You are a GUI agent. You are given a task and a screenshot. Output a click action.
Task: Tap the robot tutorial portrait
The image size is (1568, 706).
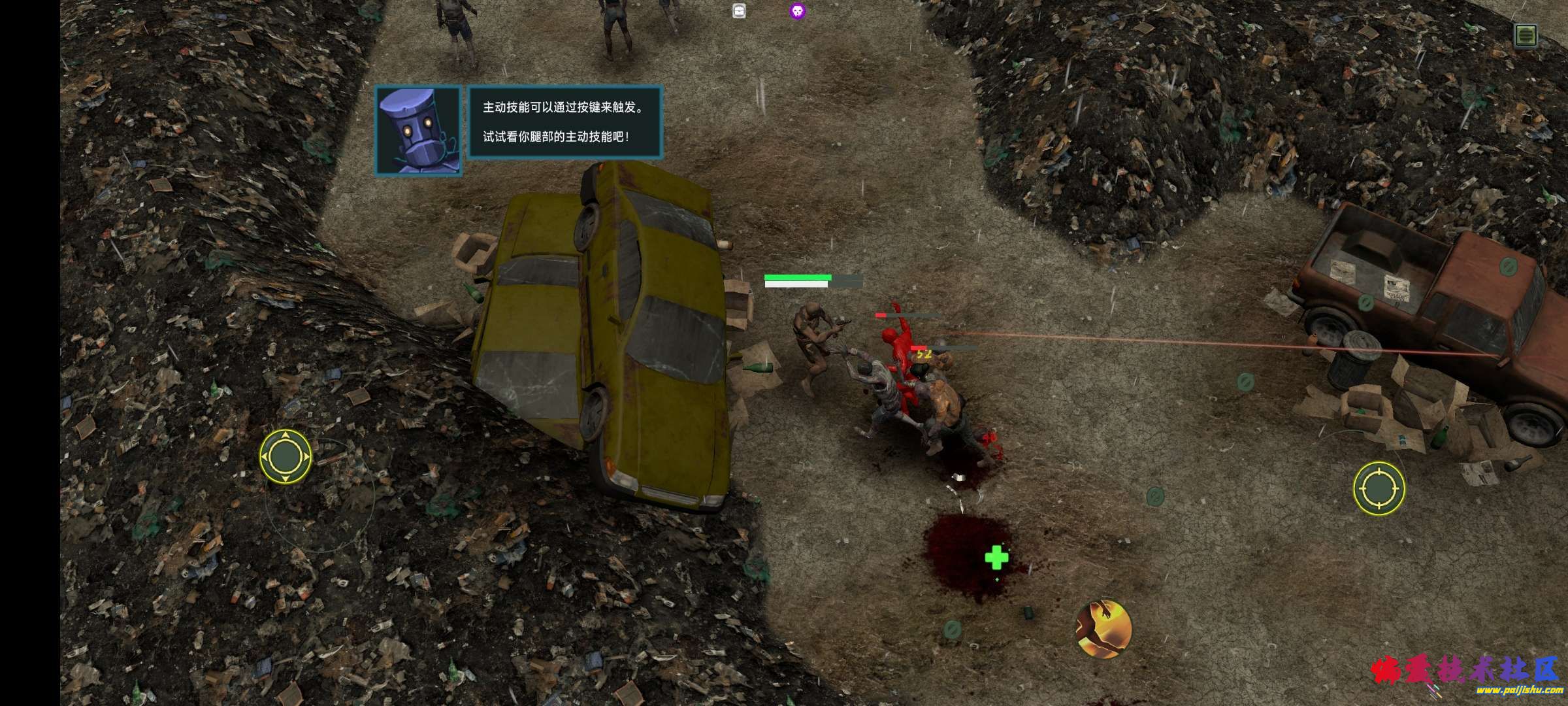tap(418, 131)
